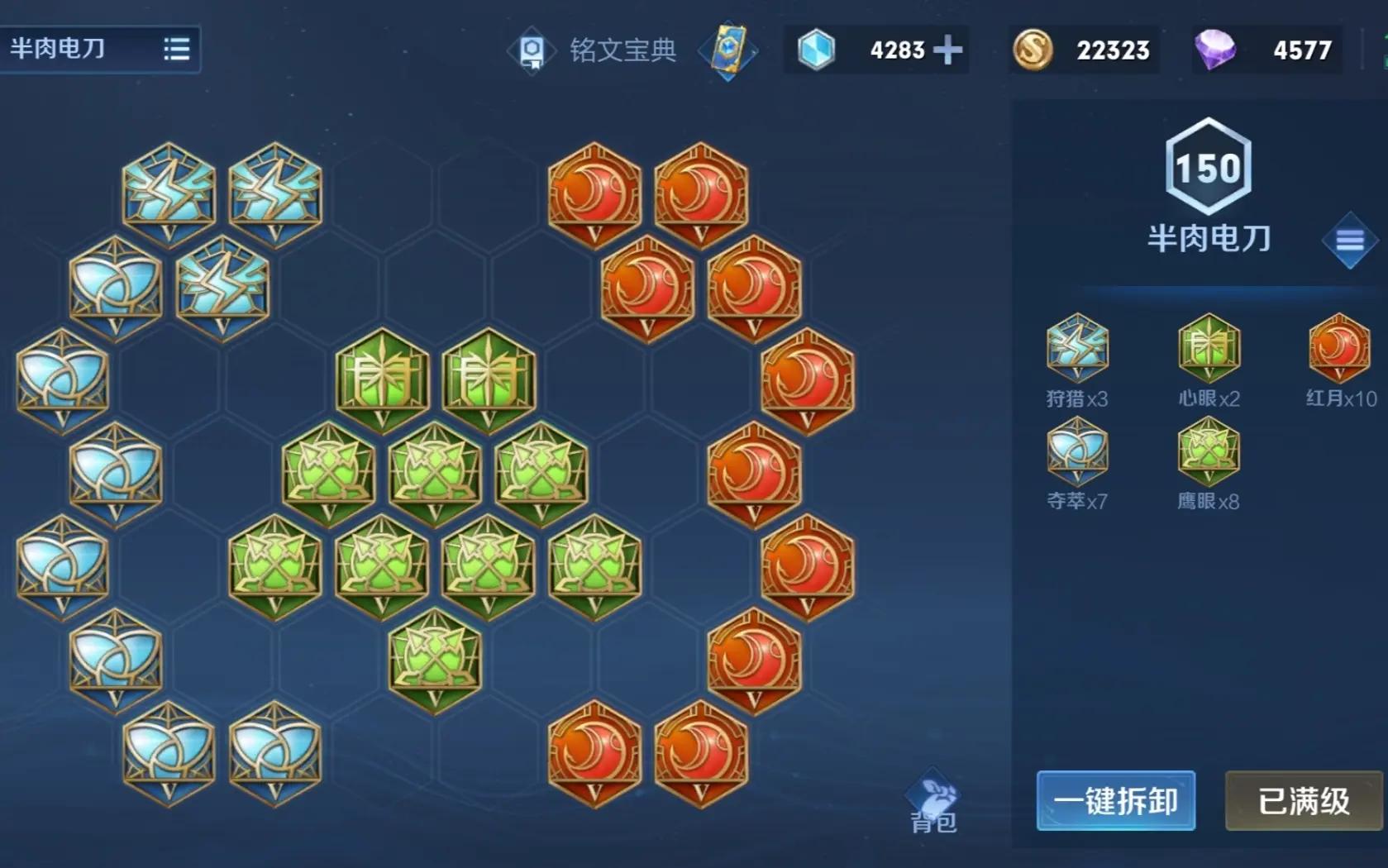This screenshot has height=868, width=1388.
Task: Switch to the 半肉电刀 rune page tab
Action: point(58,50)
